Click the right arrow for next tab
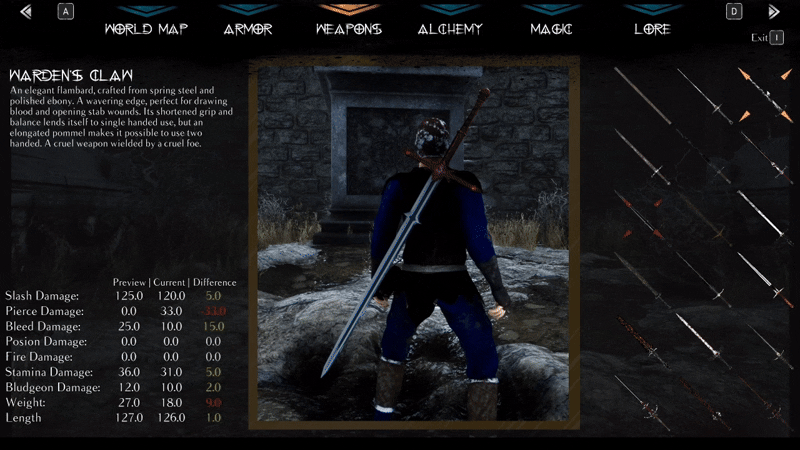The image size is (800, 450). pyautogui.click(x=773, y=12)
